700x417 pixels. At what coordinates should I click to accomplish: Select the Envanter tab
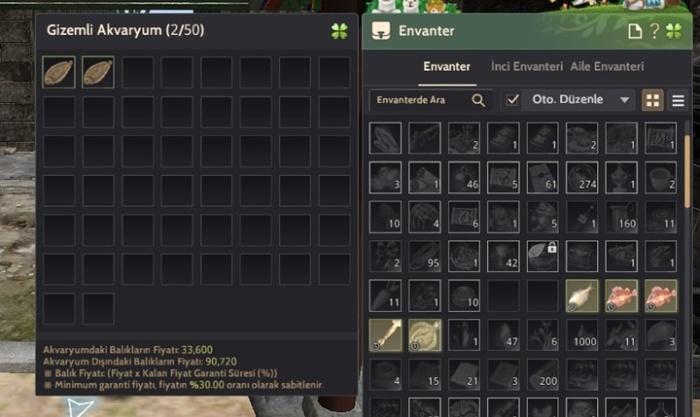click(447, 66)
